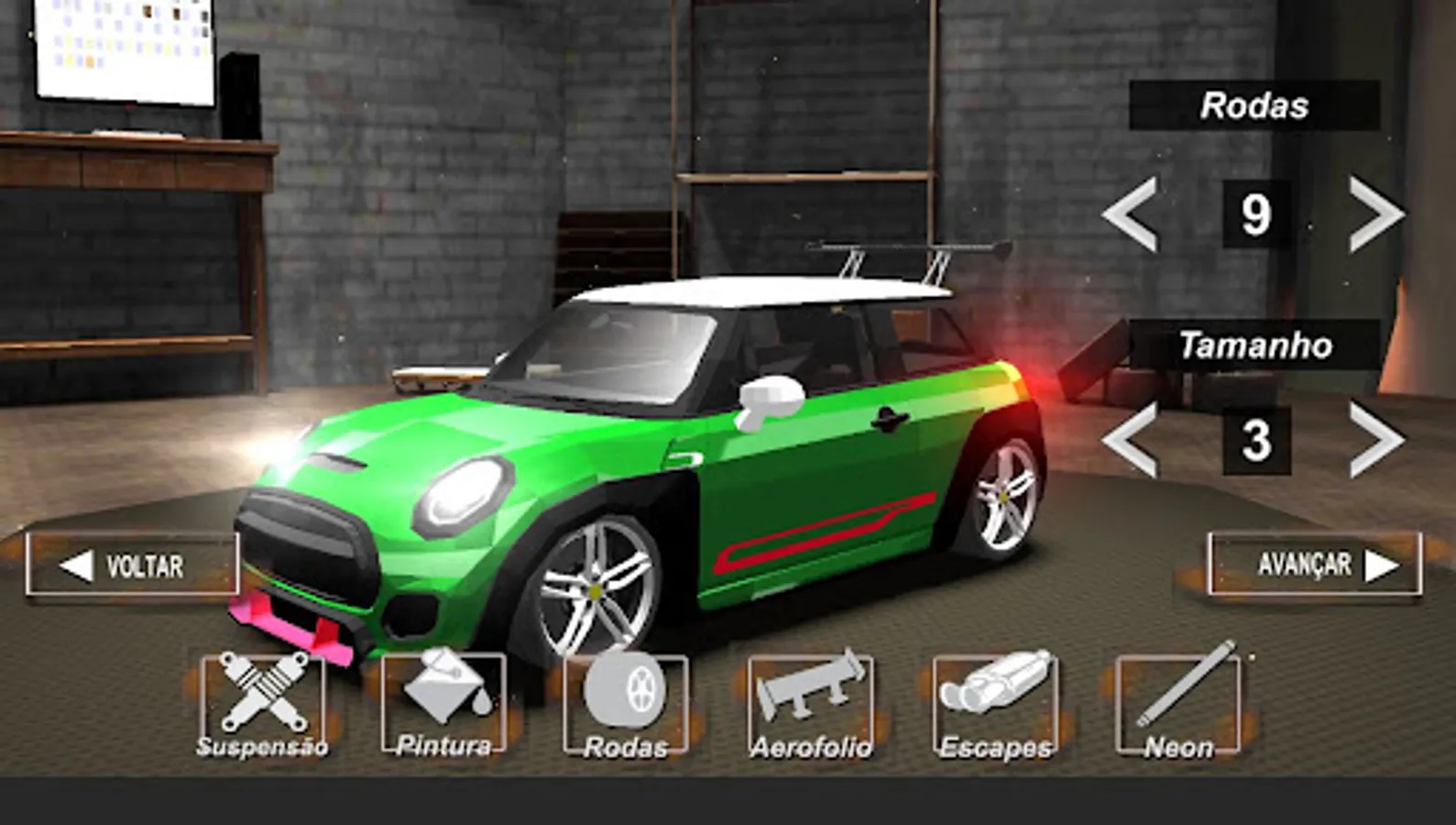Image resolution: width=1456 pixels, height=825 pixels.
Task: Select the Suspensão shock absorber icon
Action: click(263, 698)
